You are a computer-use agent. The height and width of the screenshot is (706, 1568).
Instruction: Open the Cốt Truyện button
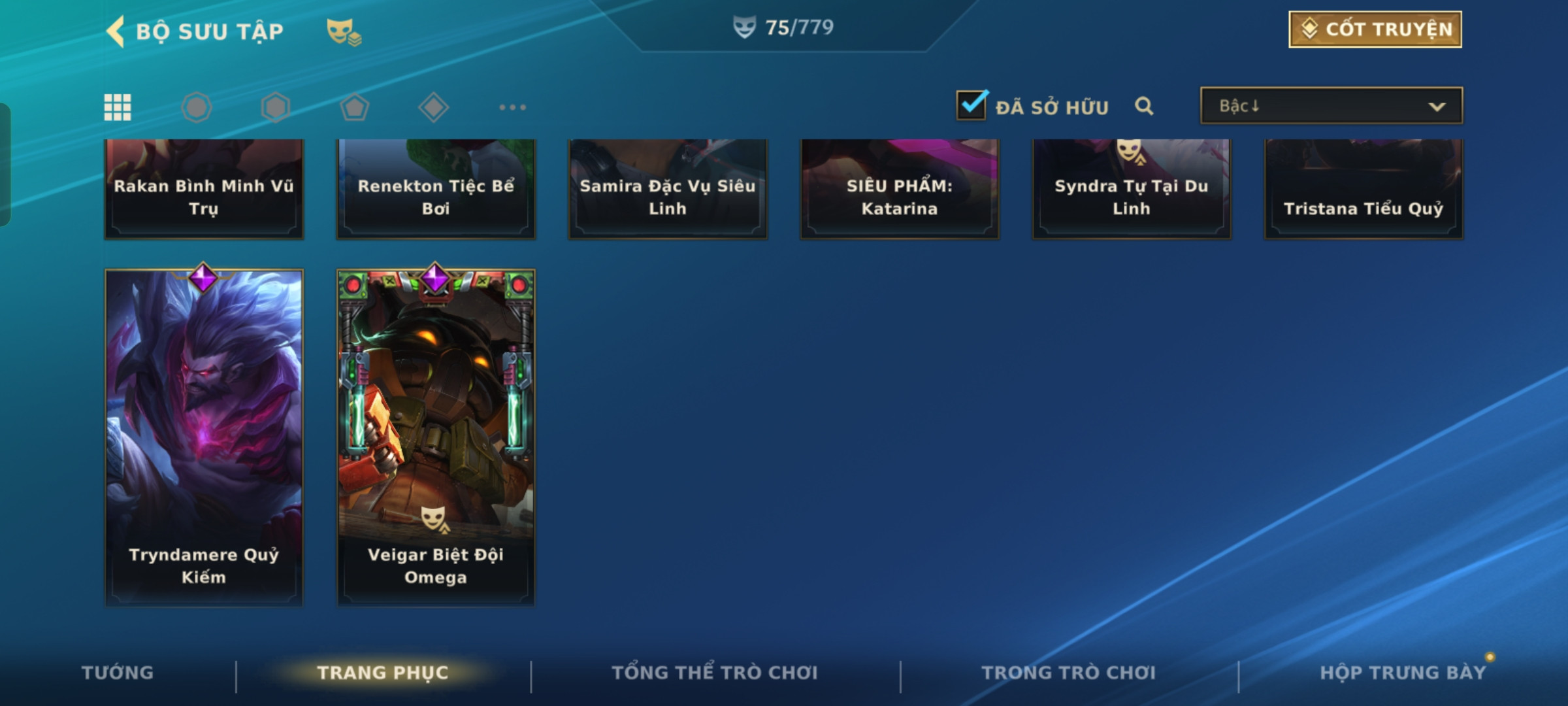[1375, 29]
